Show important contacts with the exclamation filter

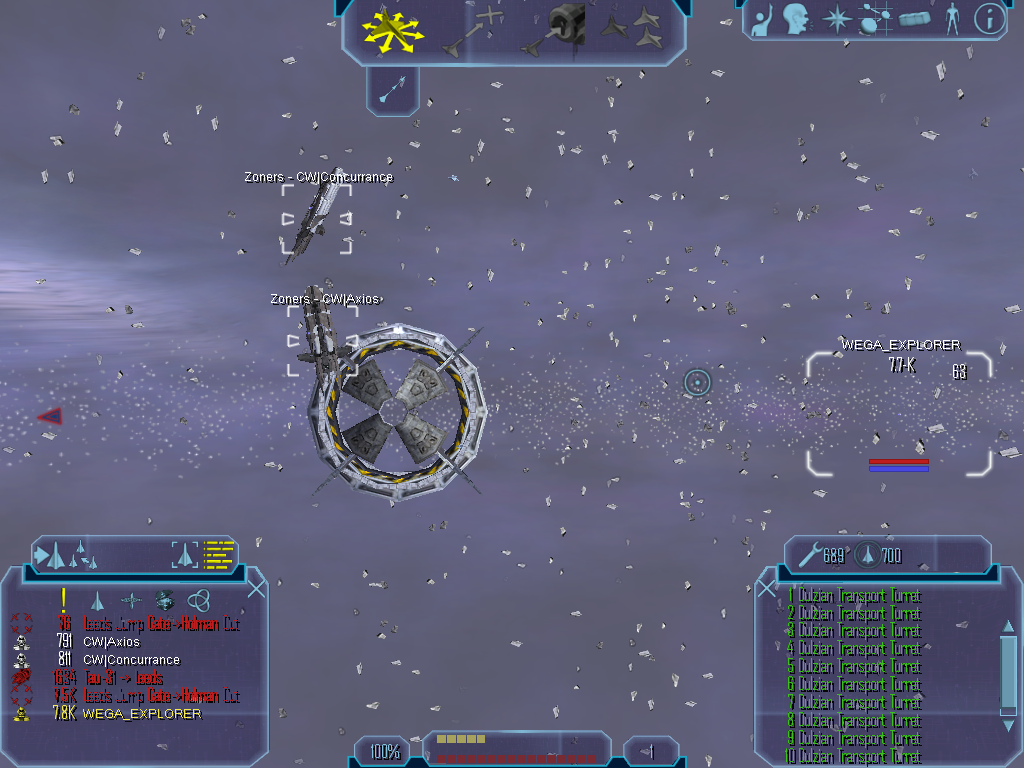point(63,600)
